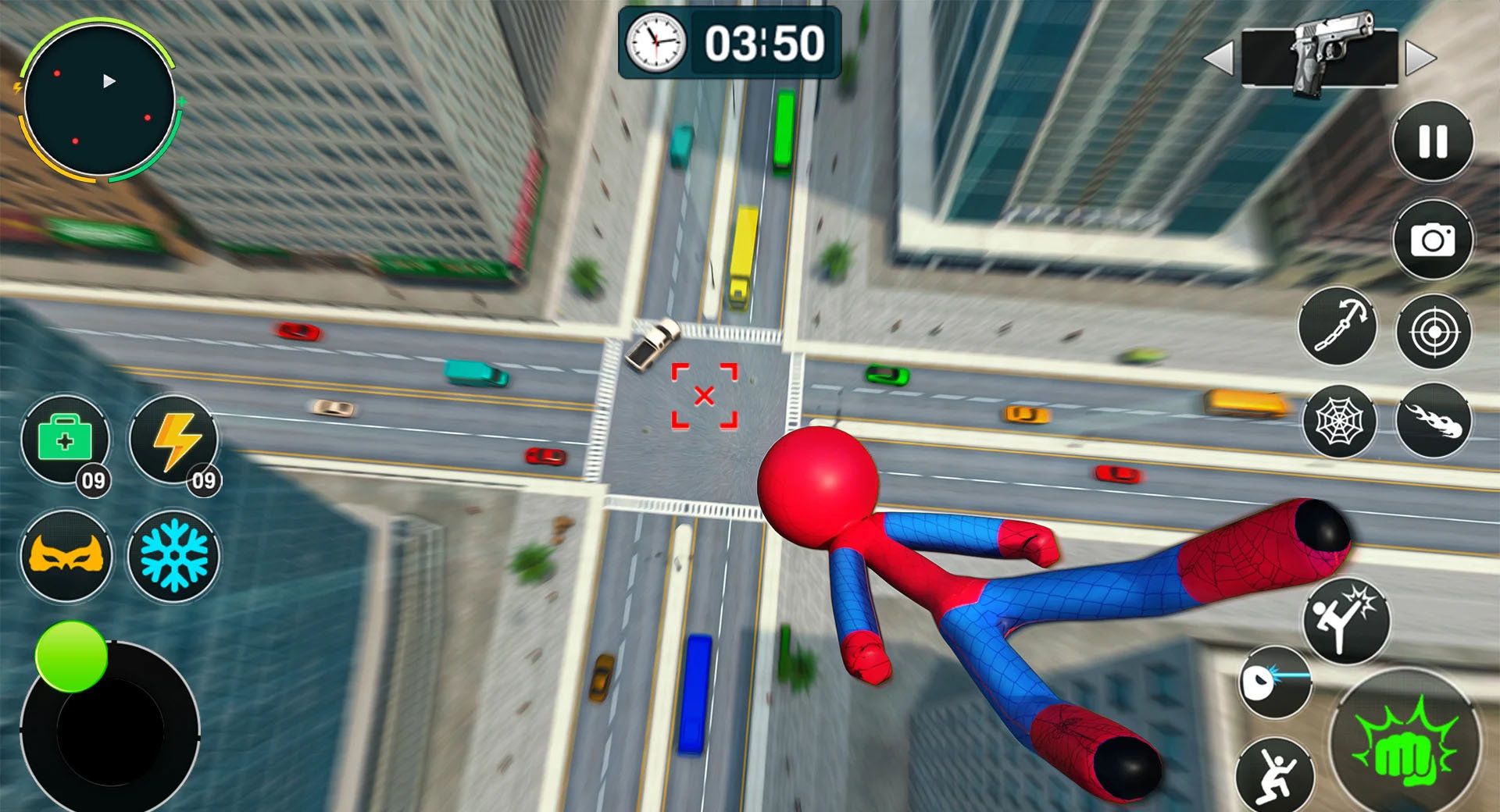
Task: Pause the game
Action: pyautogui.click(x=1433, y=142)
